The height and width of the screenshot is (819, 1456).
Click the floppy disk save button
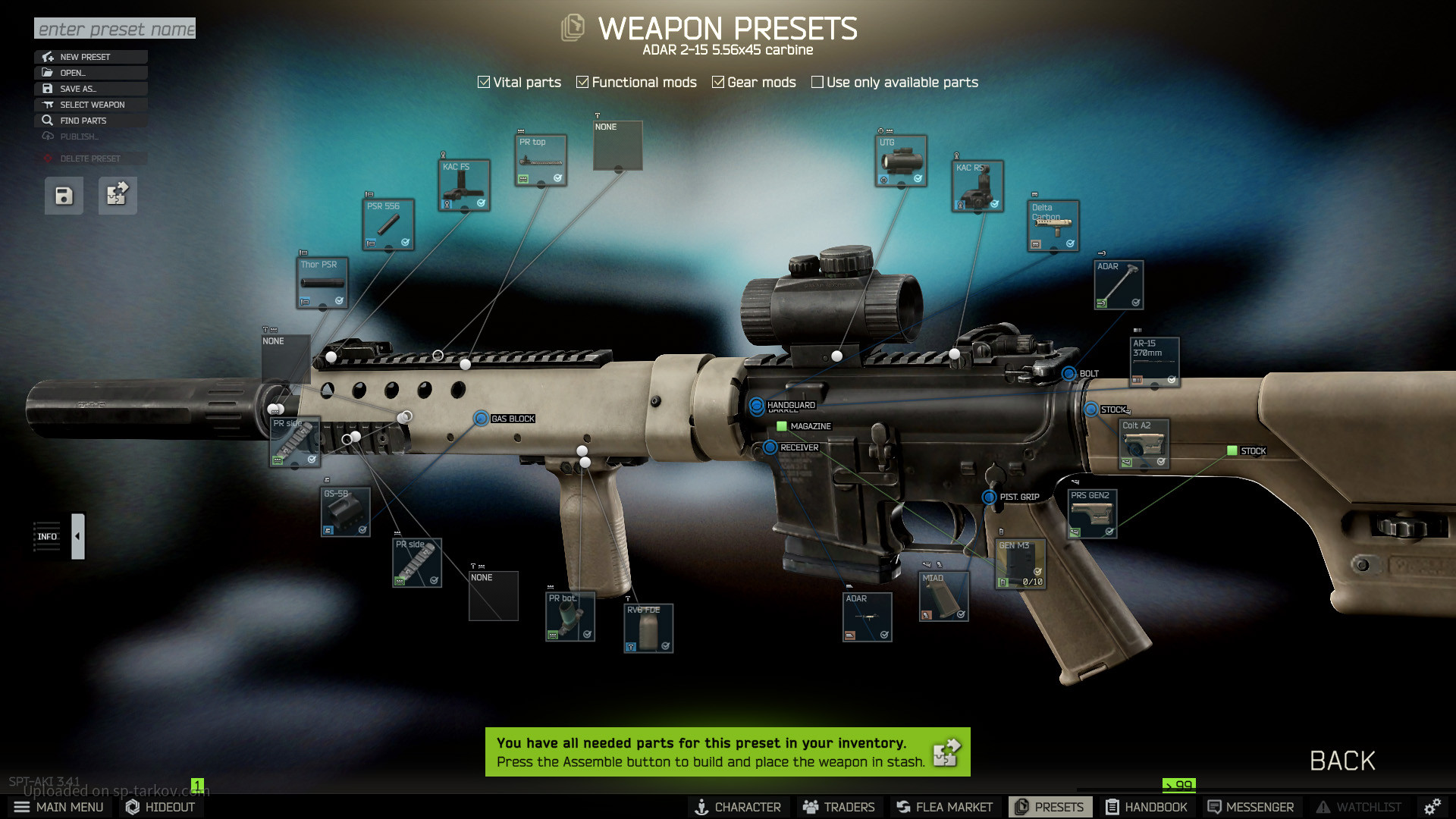pyautogui.click(x=64, y=196)
